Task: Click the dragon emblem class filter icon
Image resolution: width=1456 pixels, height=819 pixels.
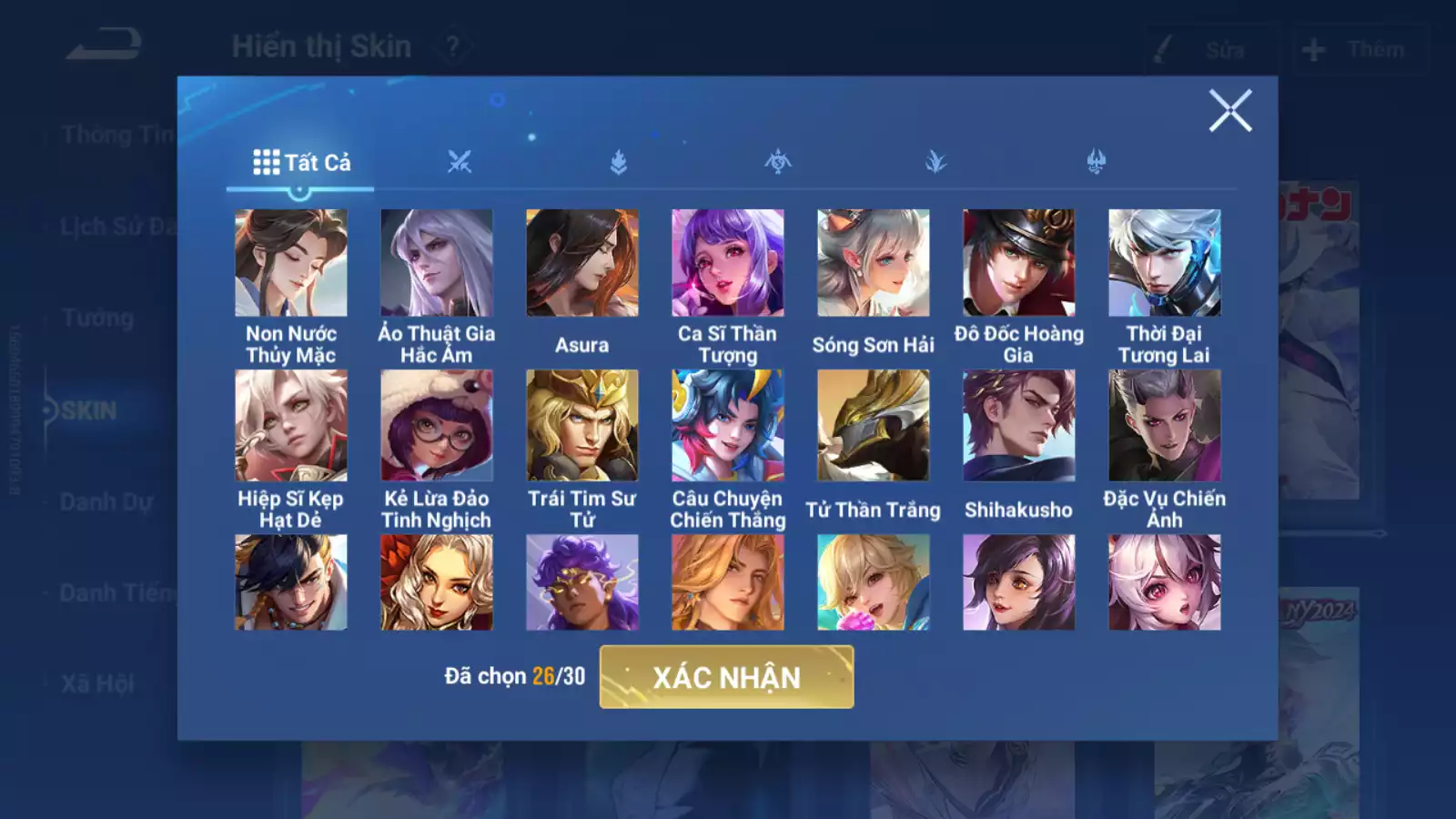Action: click(x=778, y=162)
